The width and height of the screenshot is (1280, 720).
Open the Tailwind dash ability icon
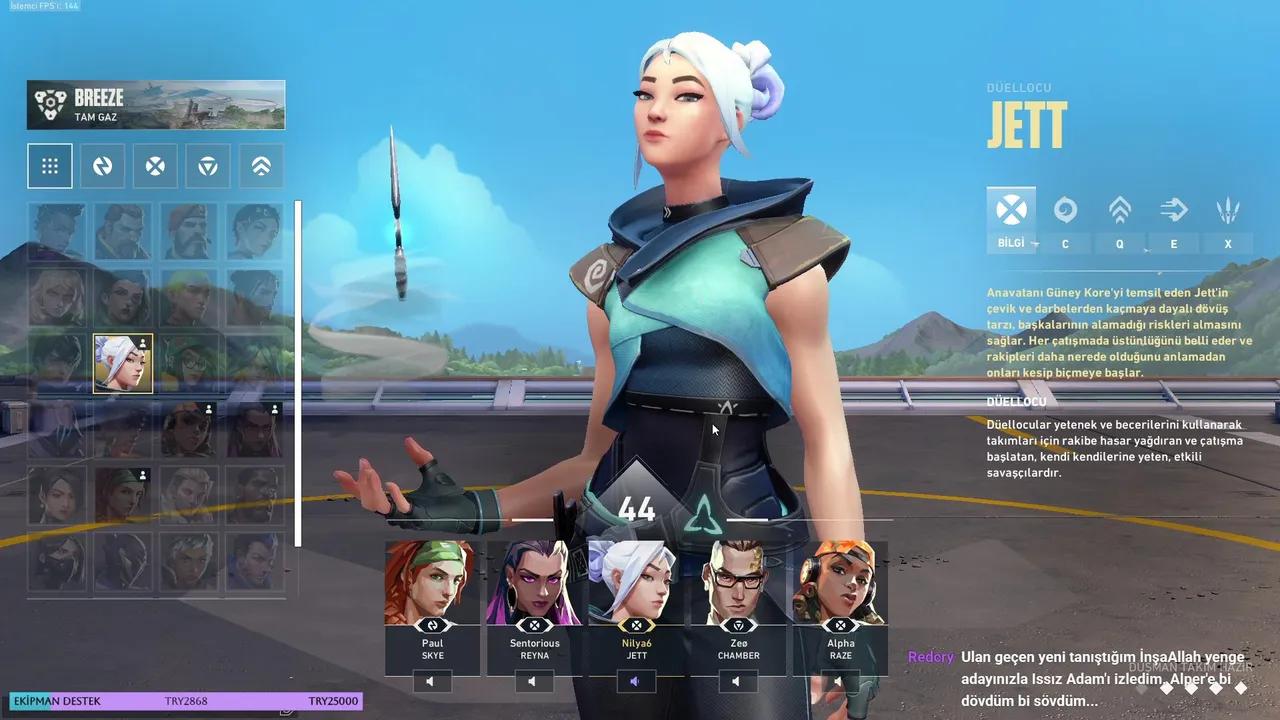(1173, 210)
